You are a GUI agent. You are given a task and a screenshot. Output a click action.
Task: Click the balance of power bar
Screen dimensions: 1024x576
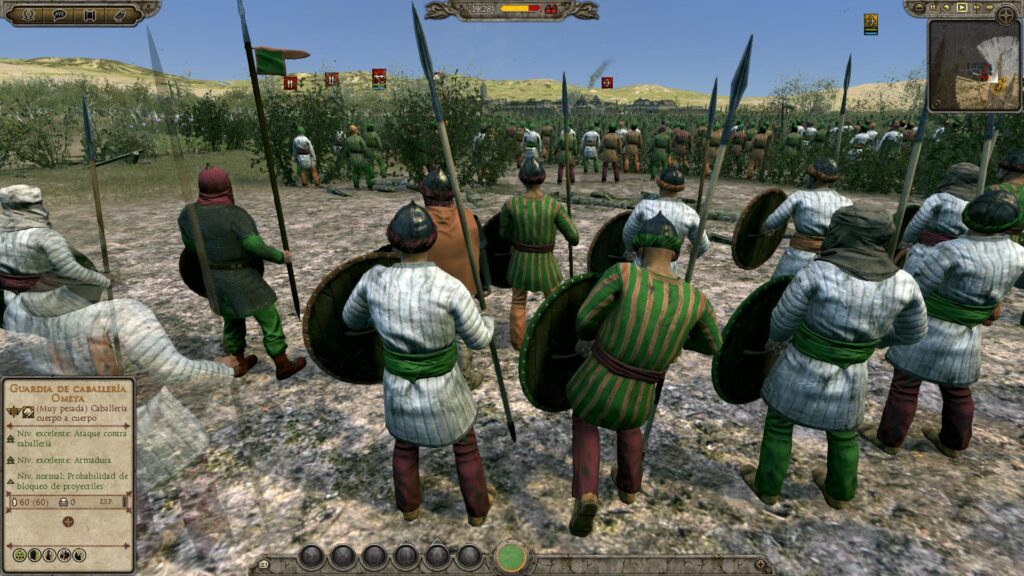pyautogui.click(x=518, y=9)
